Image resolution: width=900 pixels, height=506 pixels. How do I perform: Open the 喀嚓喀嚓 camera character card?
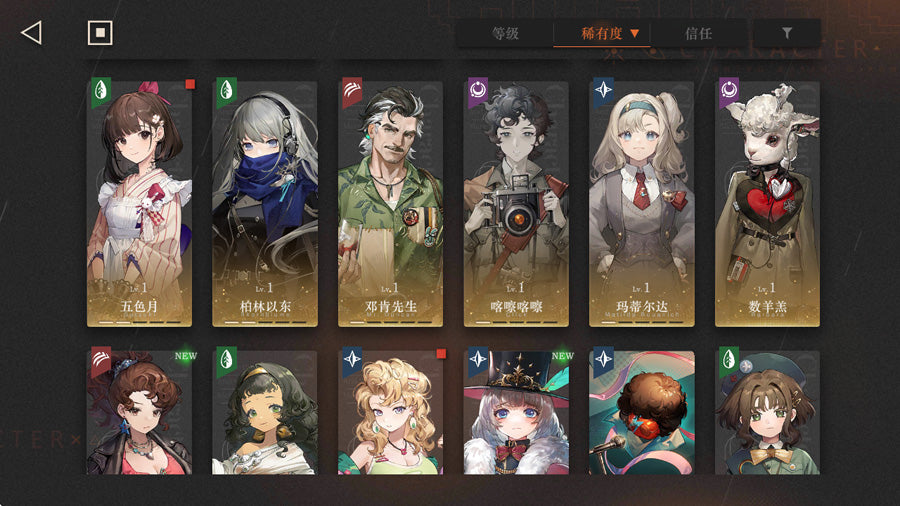coord(516,203)
